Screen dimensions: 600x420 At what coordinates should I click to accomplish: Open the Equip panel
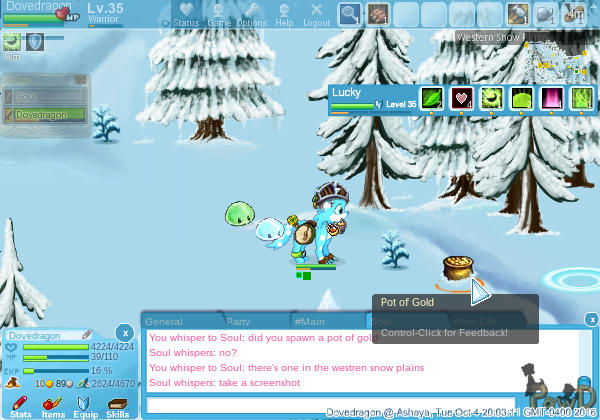[85, 405]
